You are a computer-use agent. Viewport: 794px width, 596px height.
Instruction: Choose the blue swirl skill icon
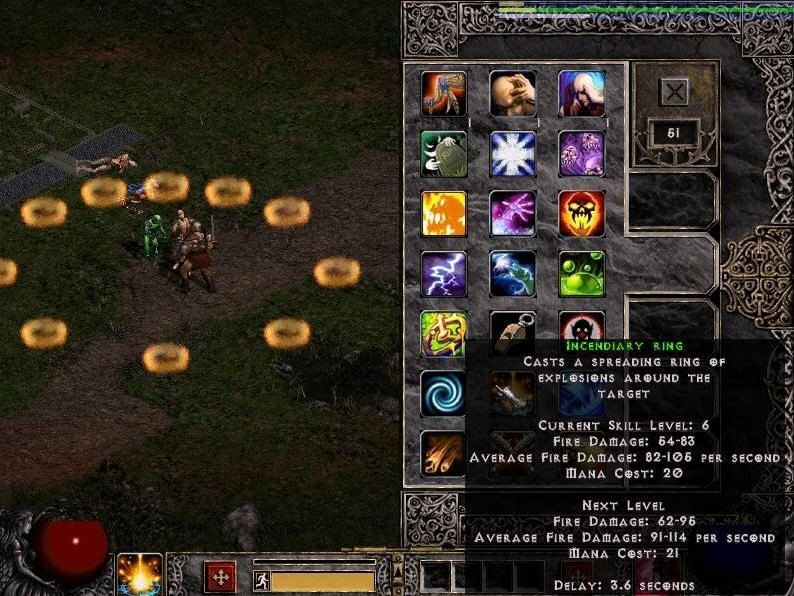tap(444, 393)
